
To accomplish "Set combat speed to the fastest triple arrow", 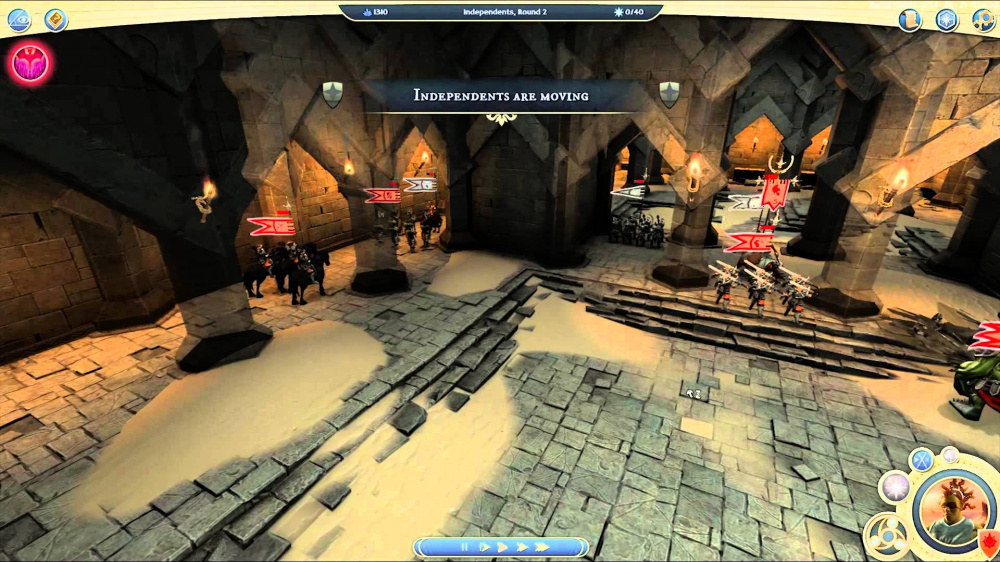I will click(x=541, y=547).
